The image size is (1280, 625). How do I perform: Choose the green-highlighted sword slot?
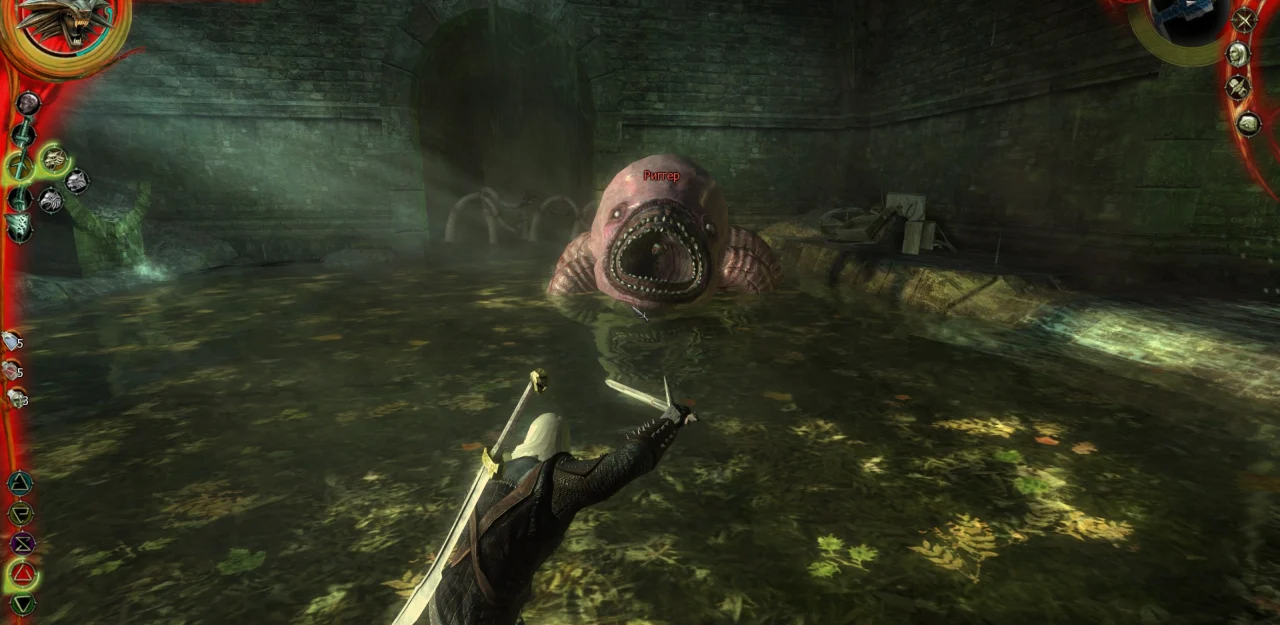click(20, 166)
